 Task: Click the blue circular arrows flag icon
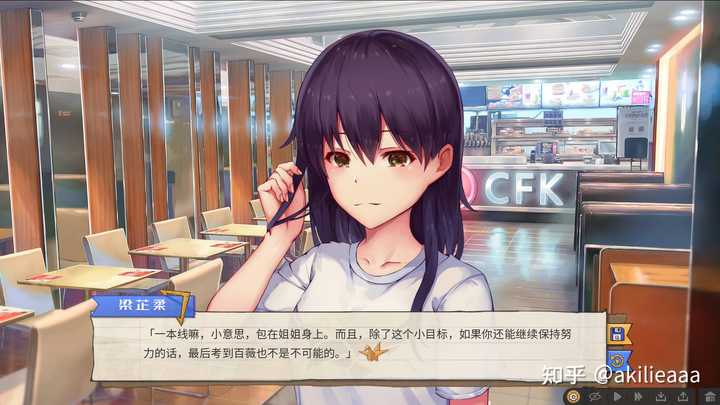coord(617,358)
